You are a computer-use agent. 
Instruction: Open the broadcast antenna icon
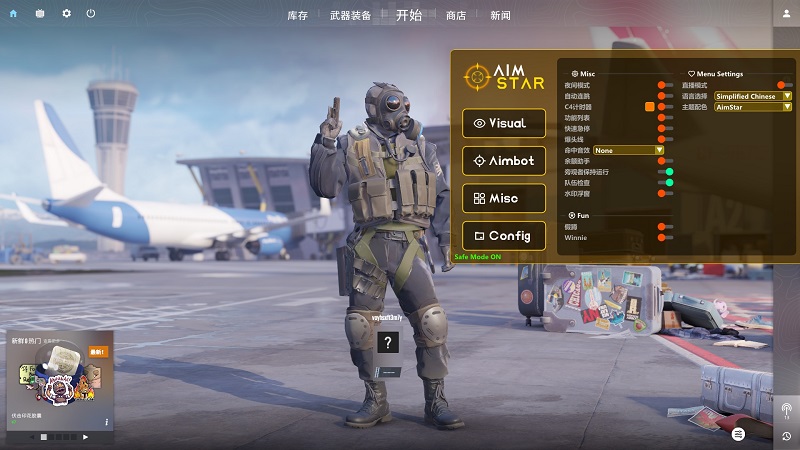tap(786, 410)
